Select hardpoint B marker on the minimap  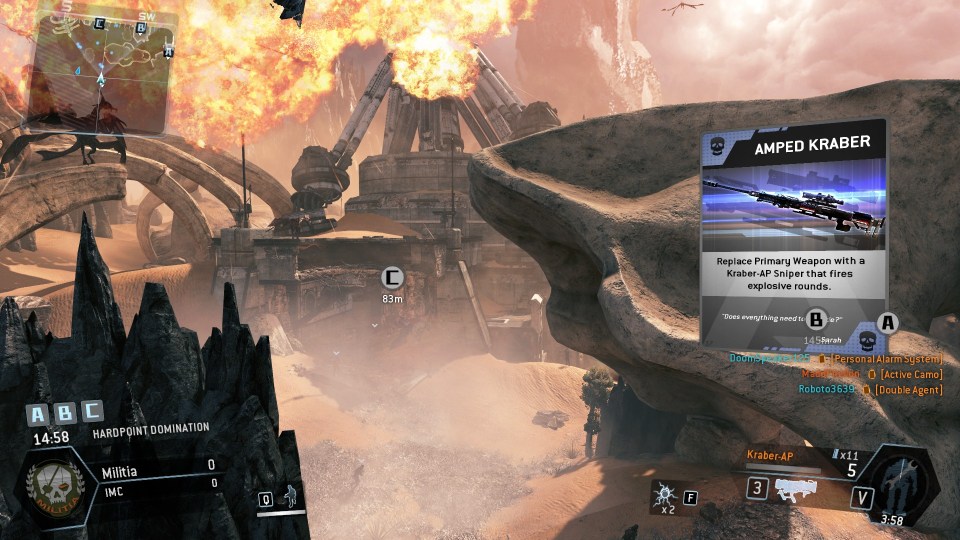[141, 28]
